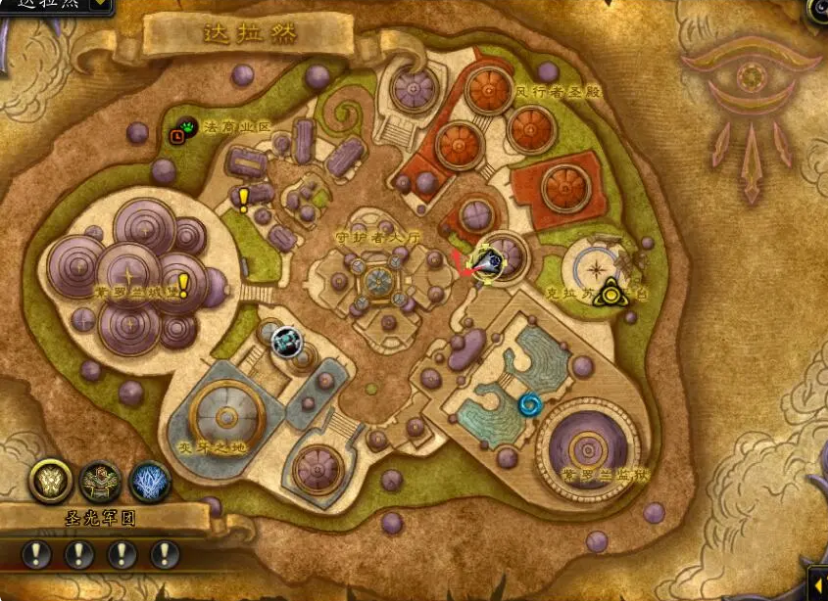Select the golden winged 圣光军团 emblem
This screenshot has height=601, width=828.
click(49, 481)
